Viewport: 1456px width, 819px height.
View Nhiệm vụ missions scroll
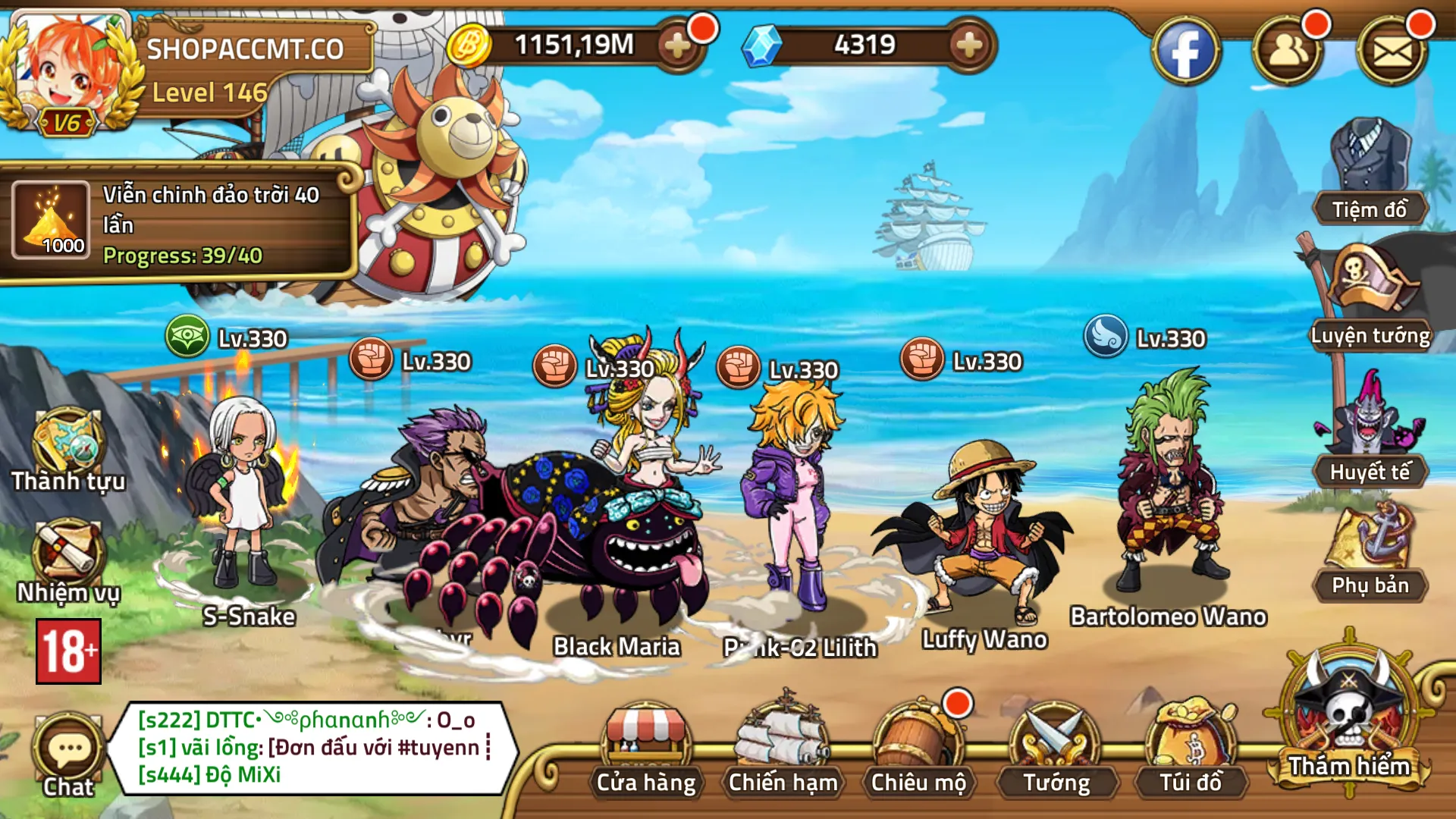click(x=68, y=561)
